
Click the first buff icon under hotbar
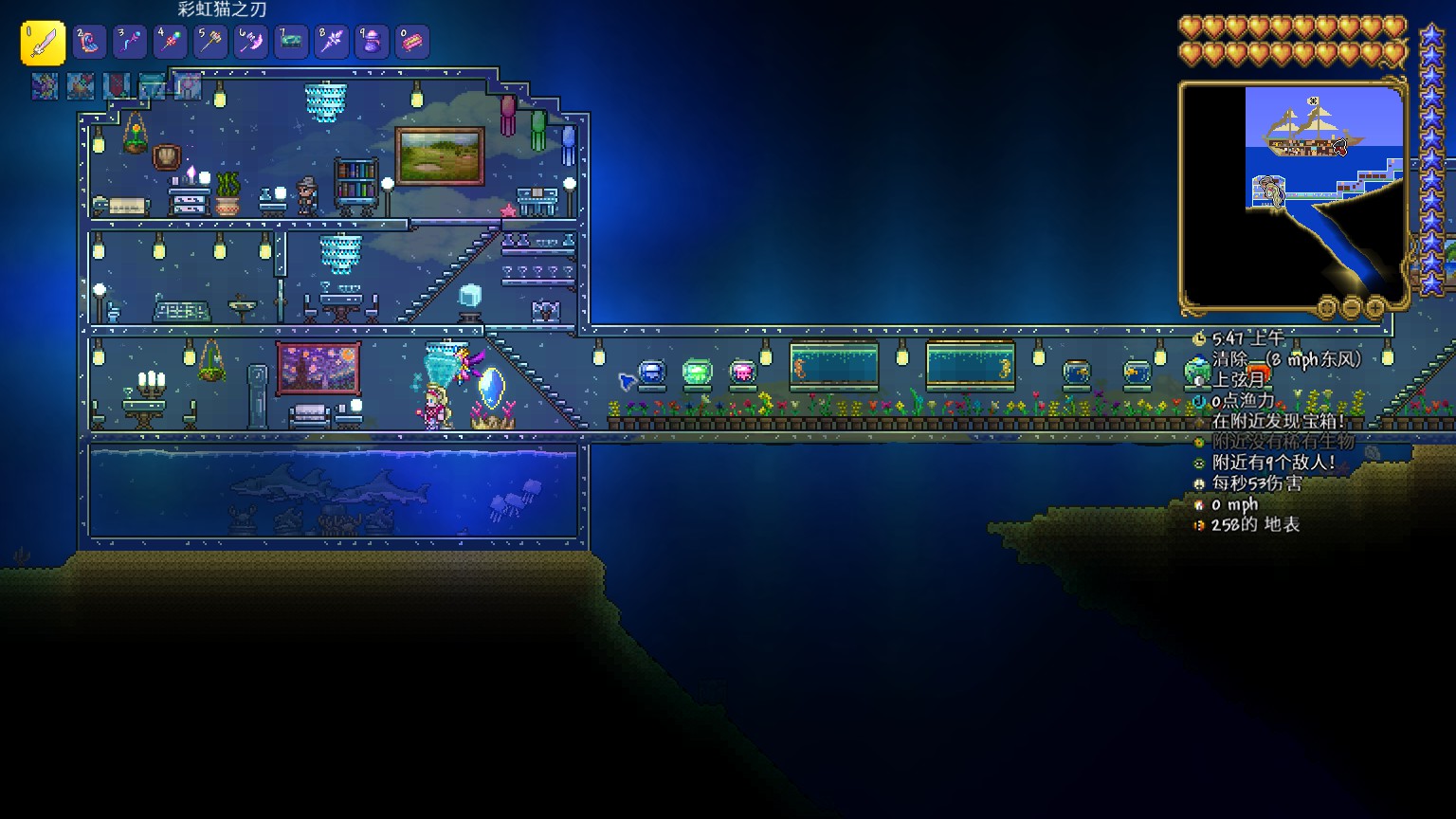point(45,86)
